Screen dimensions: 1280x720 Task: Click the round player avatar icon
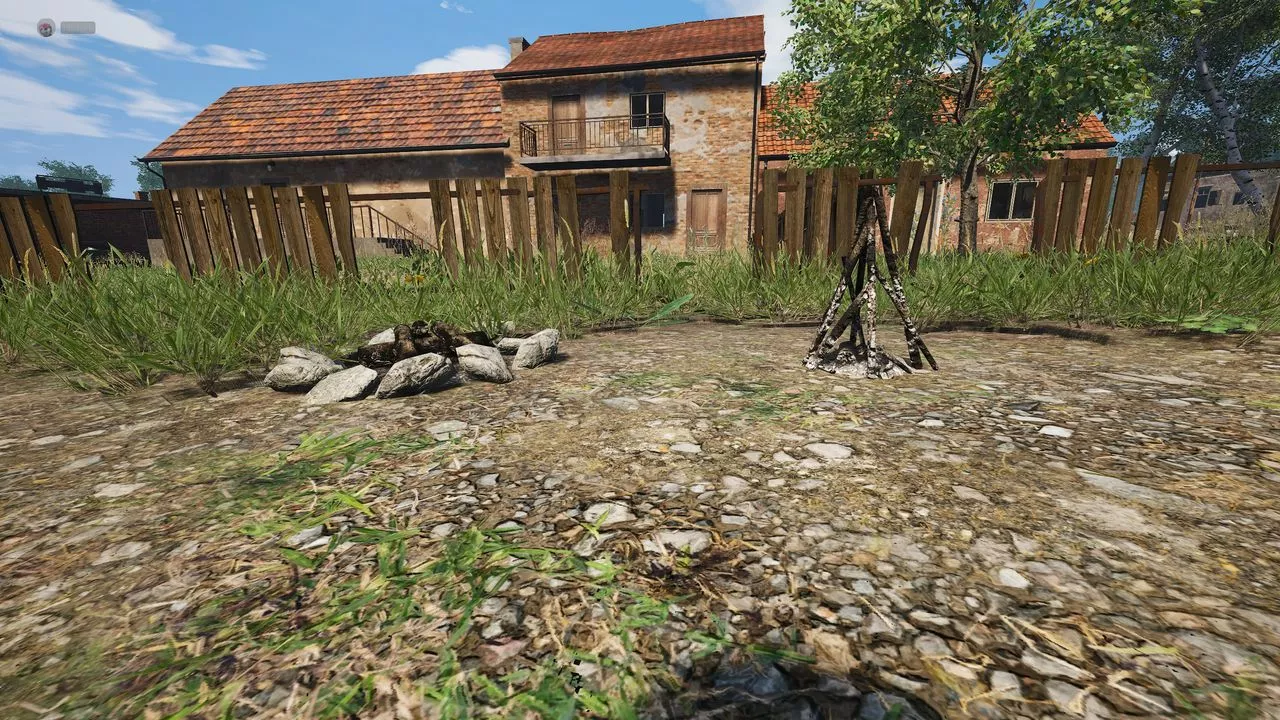(46, 28)
